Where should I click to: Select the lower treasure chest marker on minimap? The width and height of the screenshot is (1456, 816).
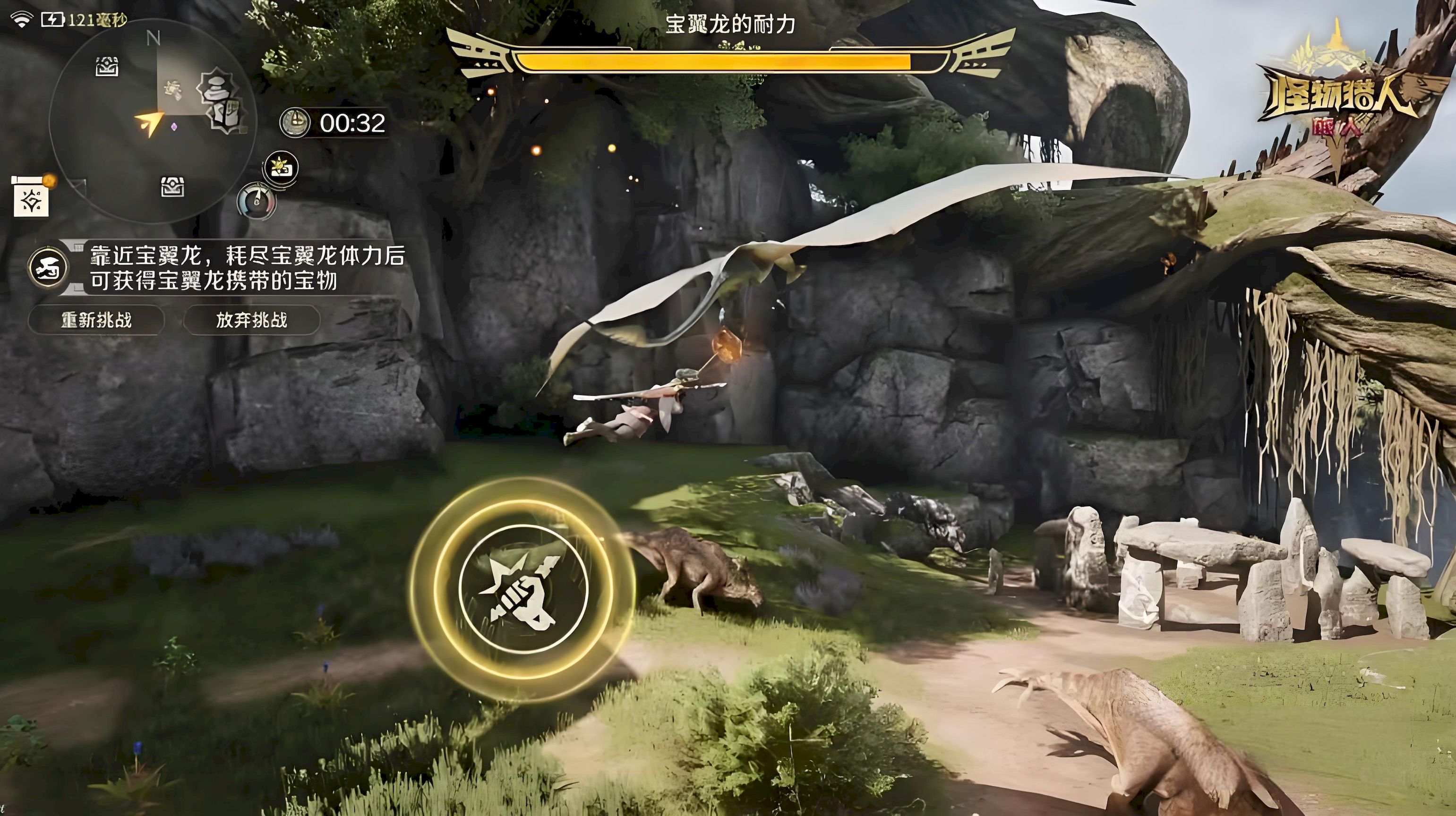click(x=172, y=187)
